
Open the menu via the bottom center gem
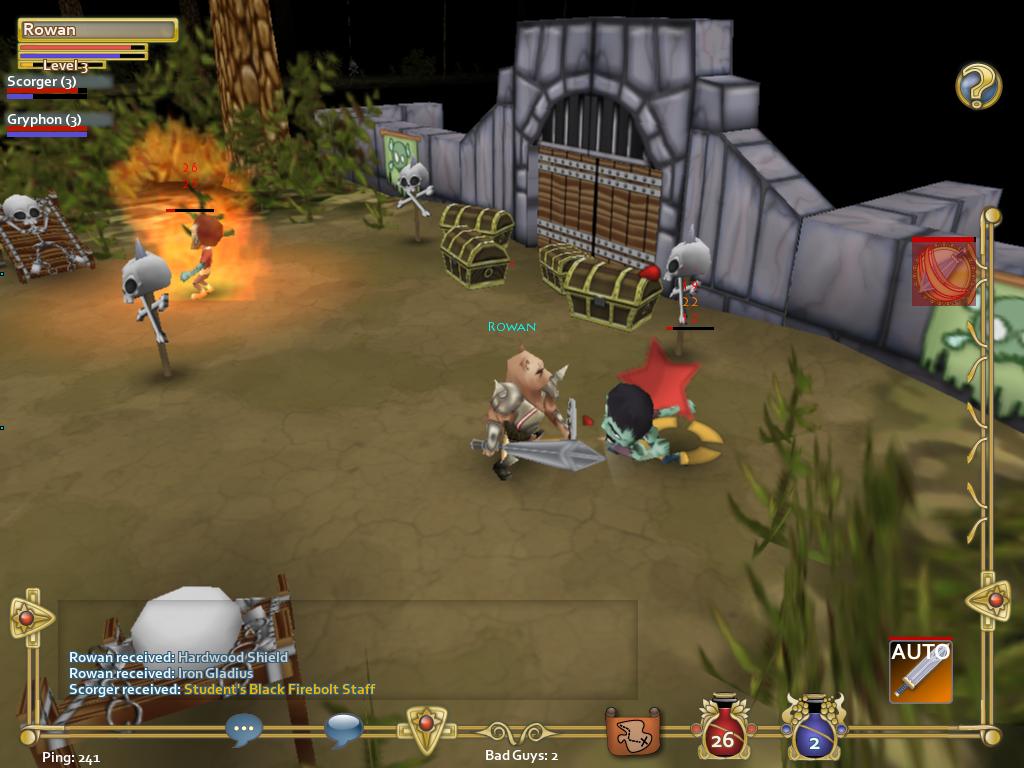426,726
